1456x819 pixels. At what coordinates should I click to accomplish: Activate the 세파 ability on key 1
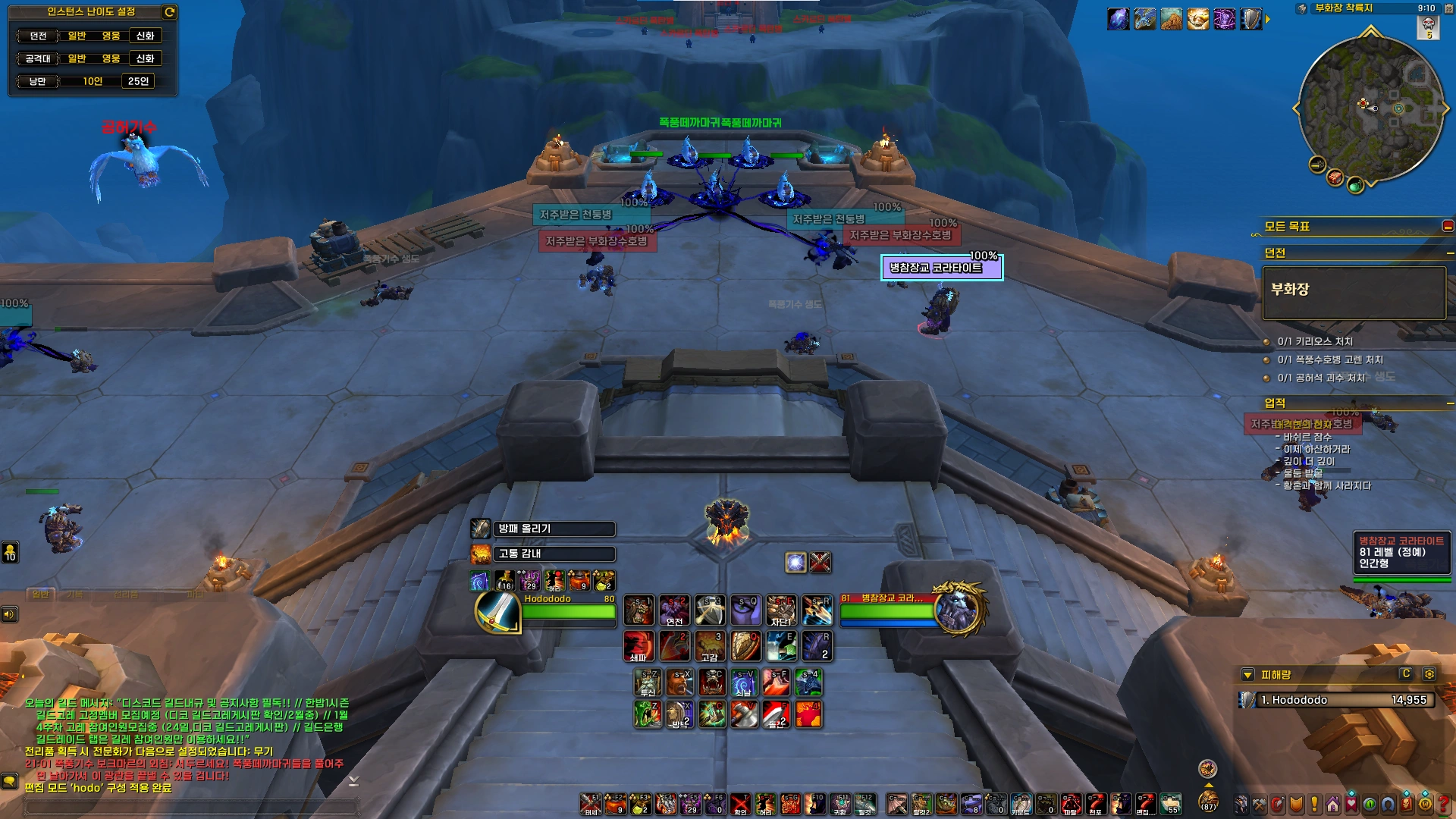(639, 646)
